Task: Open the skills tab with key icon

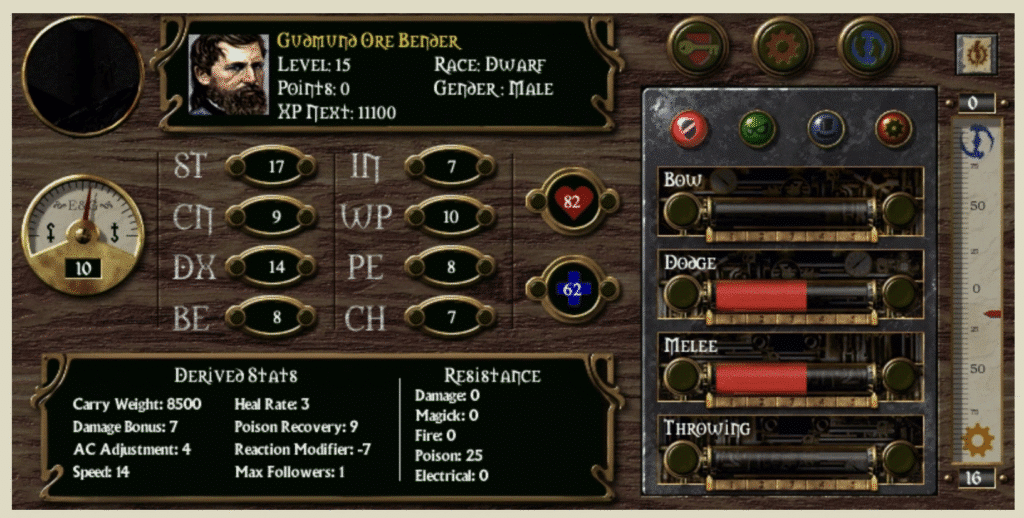Action: 700,47
